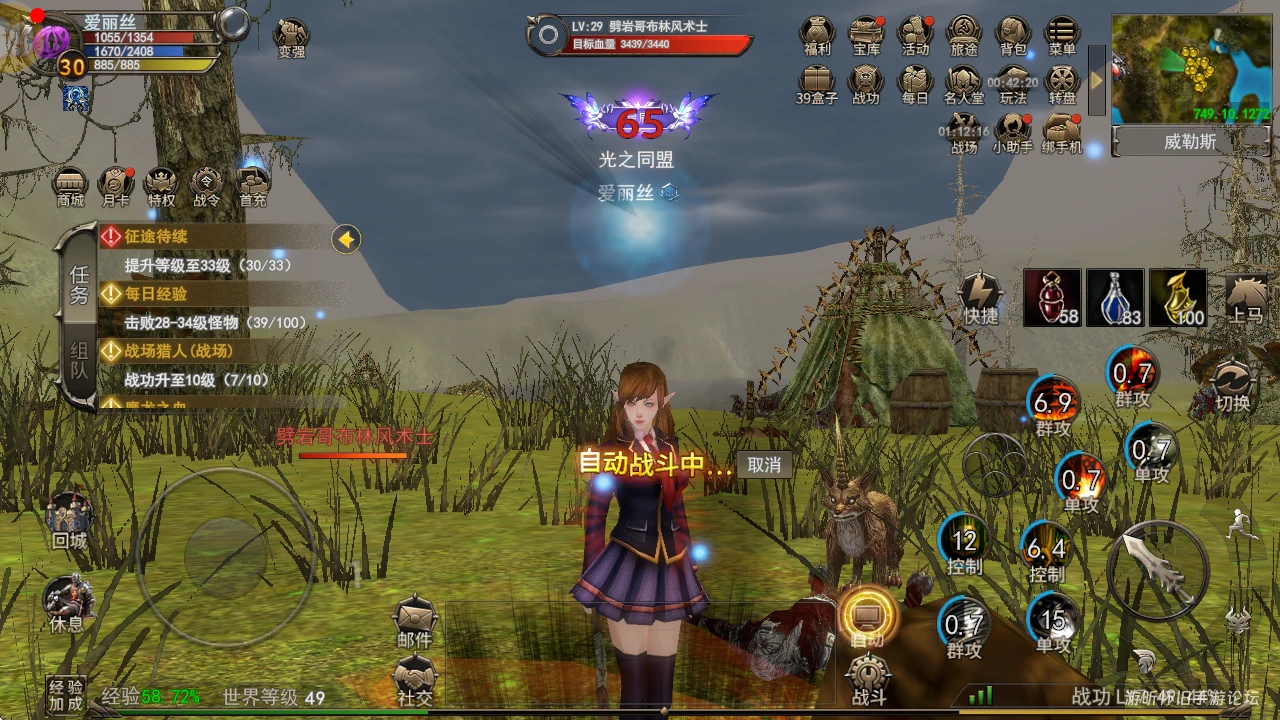1280x720 pixels.
Task: Open the 邮件 mail icon
Action: (414, 620)
